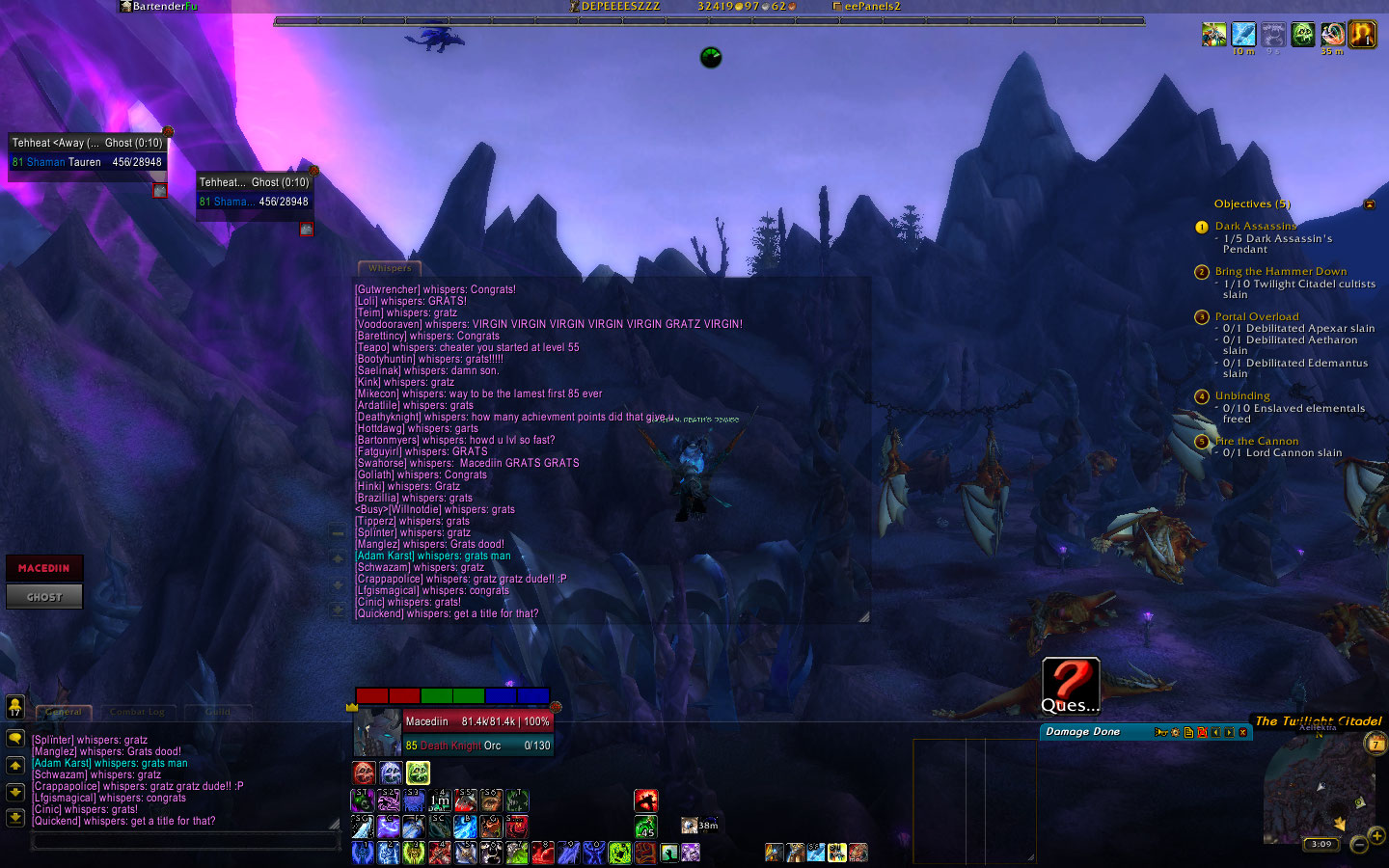
Task: Zoom out the minimap with minus button
Action: (1359, 845)
